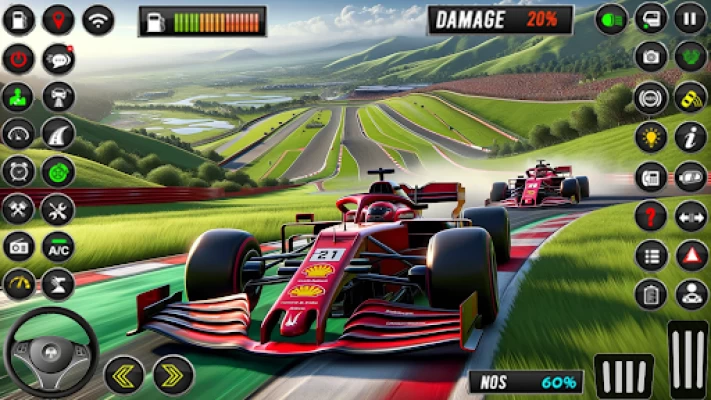Open the wi-fi signal icon
The height and width of the screenshot is (400, 711).
point(97,19)
